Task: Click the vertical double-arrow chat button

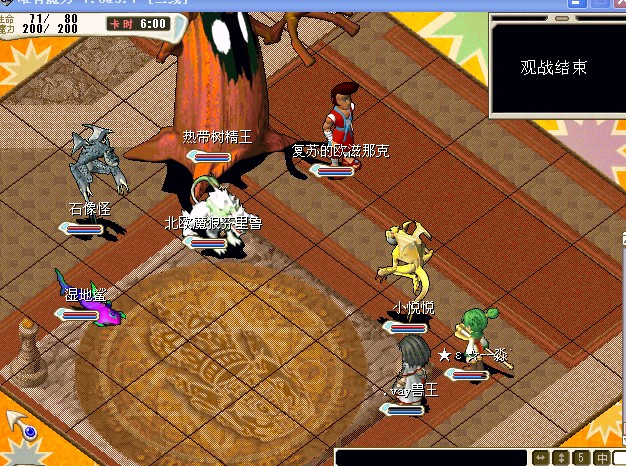Action: pos(562,458)
